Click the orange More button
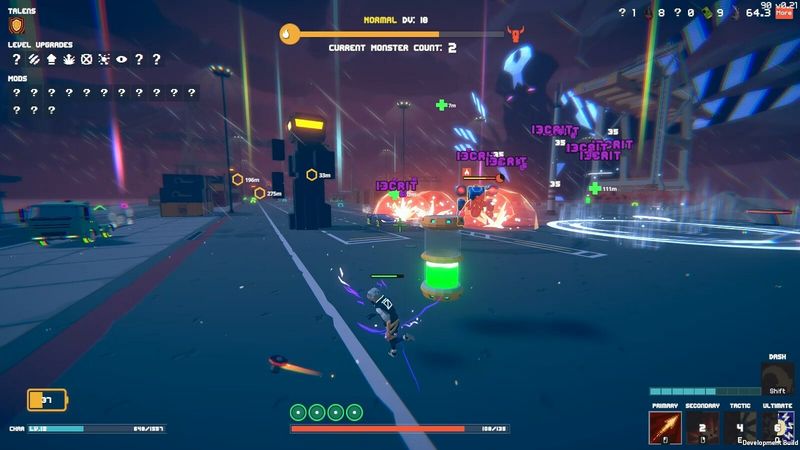Screen dimensions: 800x450 783,14
